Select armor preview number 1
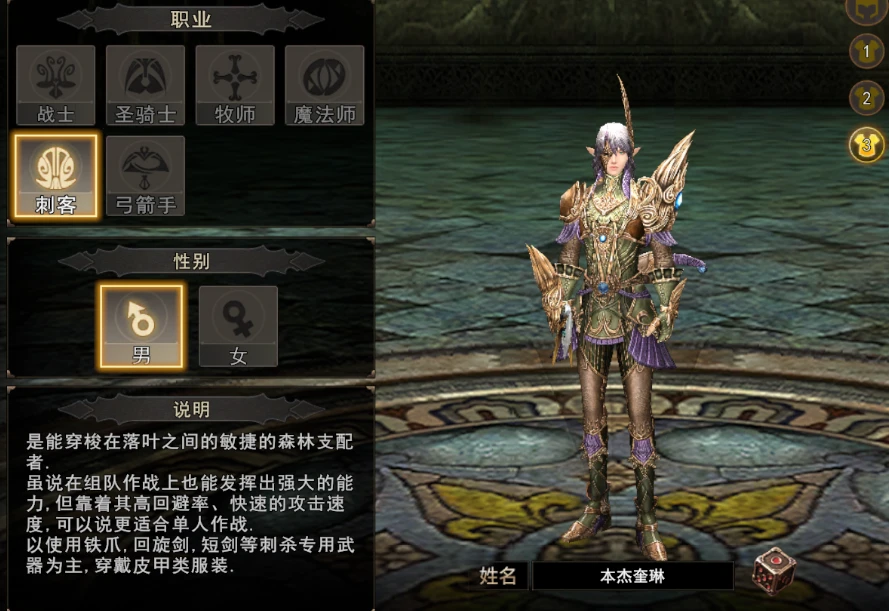889x611 pixels. point(866,50)
